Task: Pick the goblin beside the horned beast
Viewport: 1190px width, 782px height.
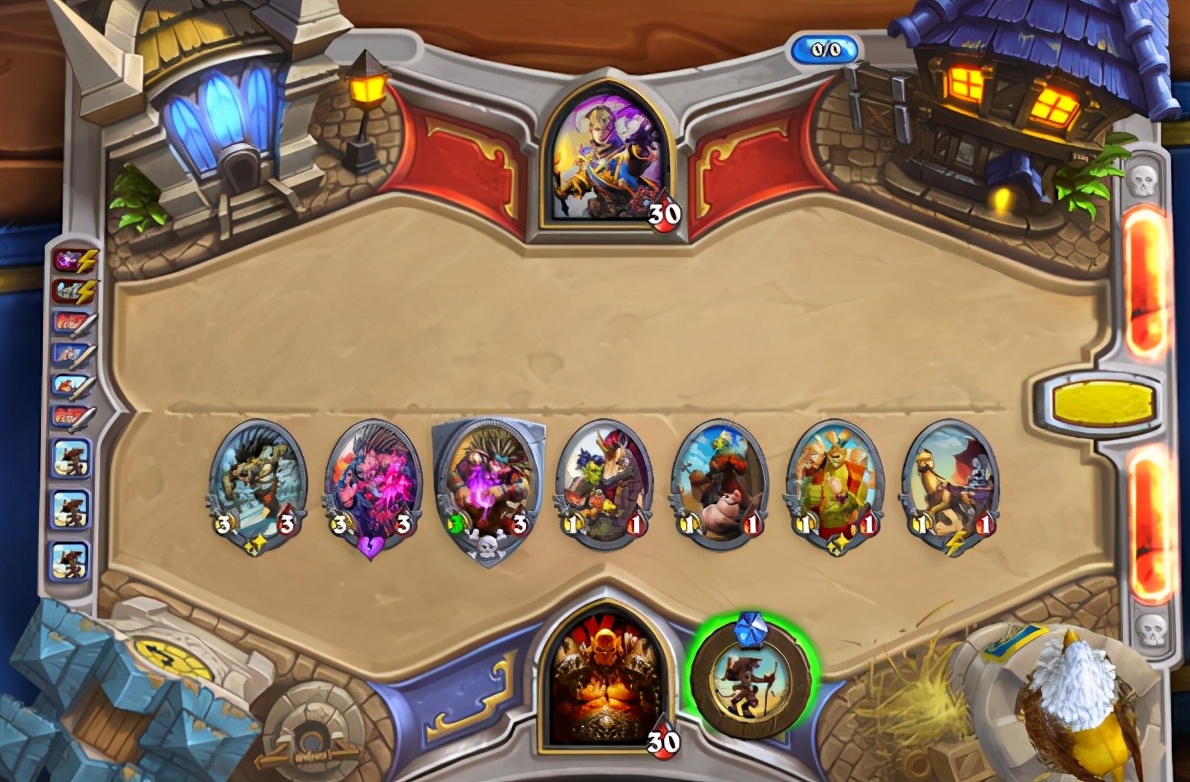Action: point(604,483)
